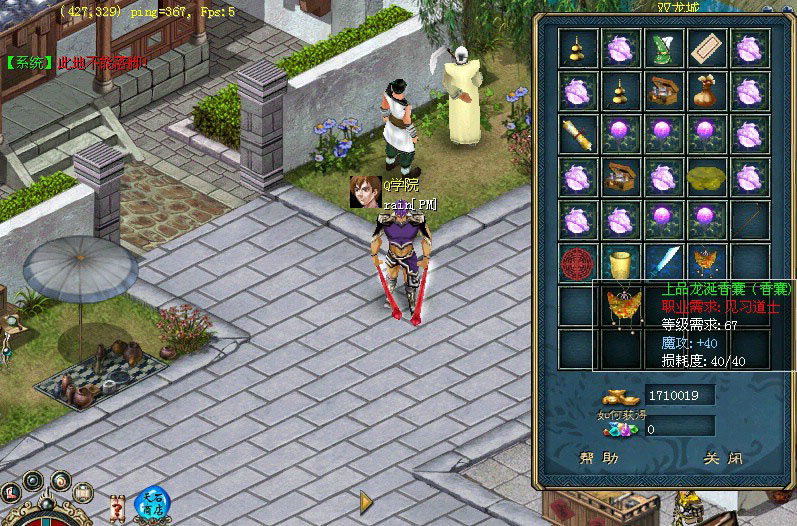Pick the yellow cylinder scroll item
This screenshot has width=797, height=526.
point(622,262)
